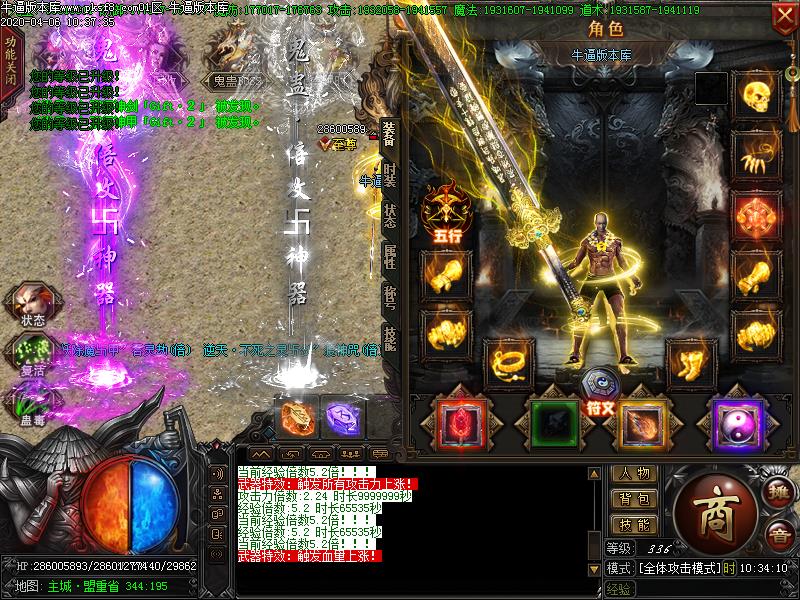Open the 人物 (character) button
This screenshot has height=600, width=800.
(x=634, y=473)
